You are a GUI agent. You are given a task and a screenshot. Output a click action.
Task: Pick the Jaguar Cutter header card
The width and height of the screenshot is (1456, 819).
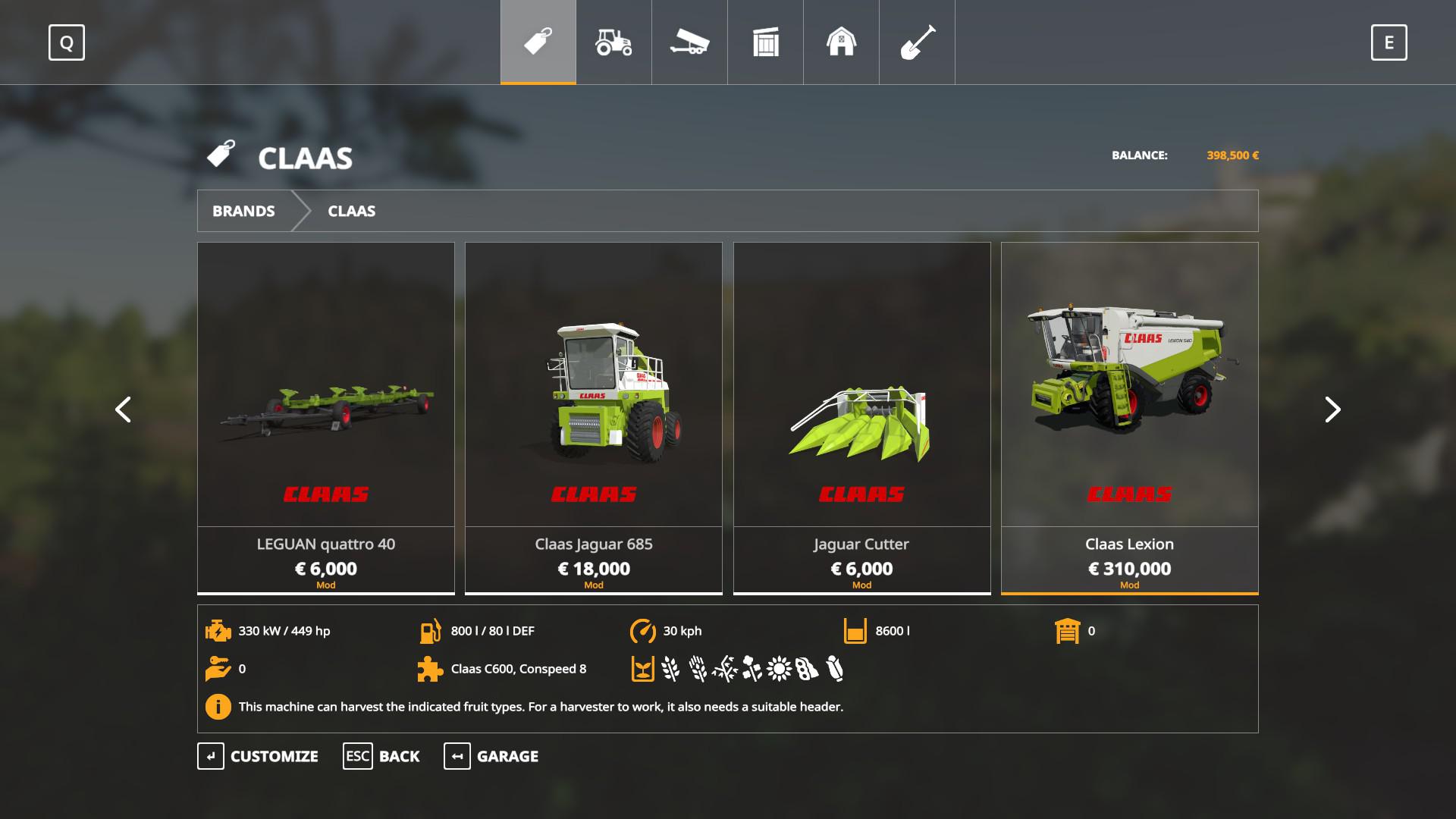pyautogui.click(x=861, y=417)
